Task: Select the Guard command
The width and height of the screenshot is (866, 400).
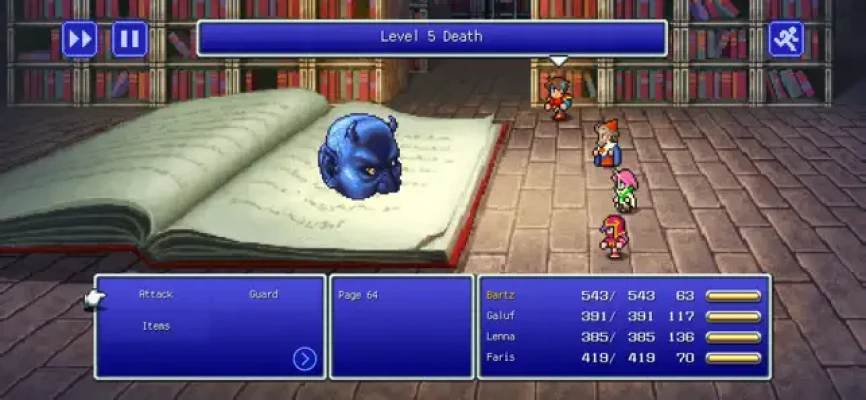Action: tap(263, 295)
